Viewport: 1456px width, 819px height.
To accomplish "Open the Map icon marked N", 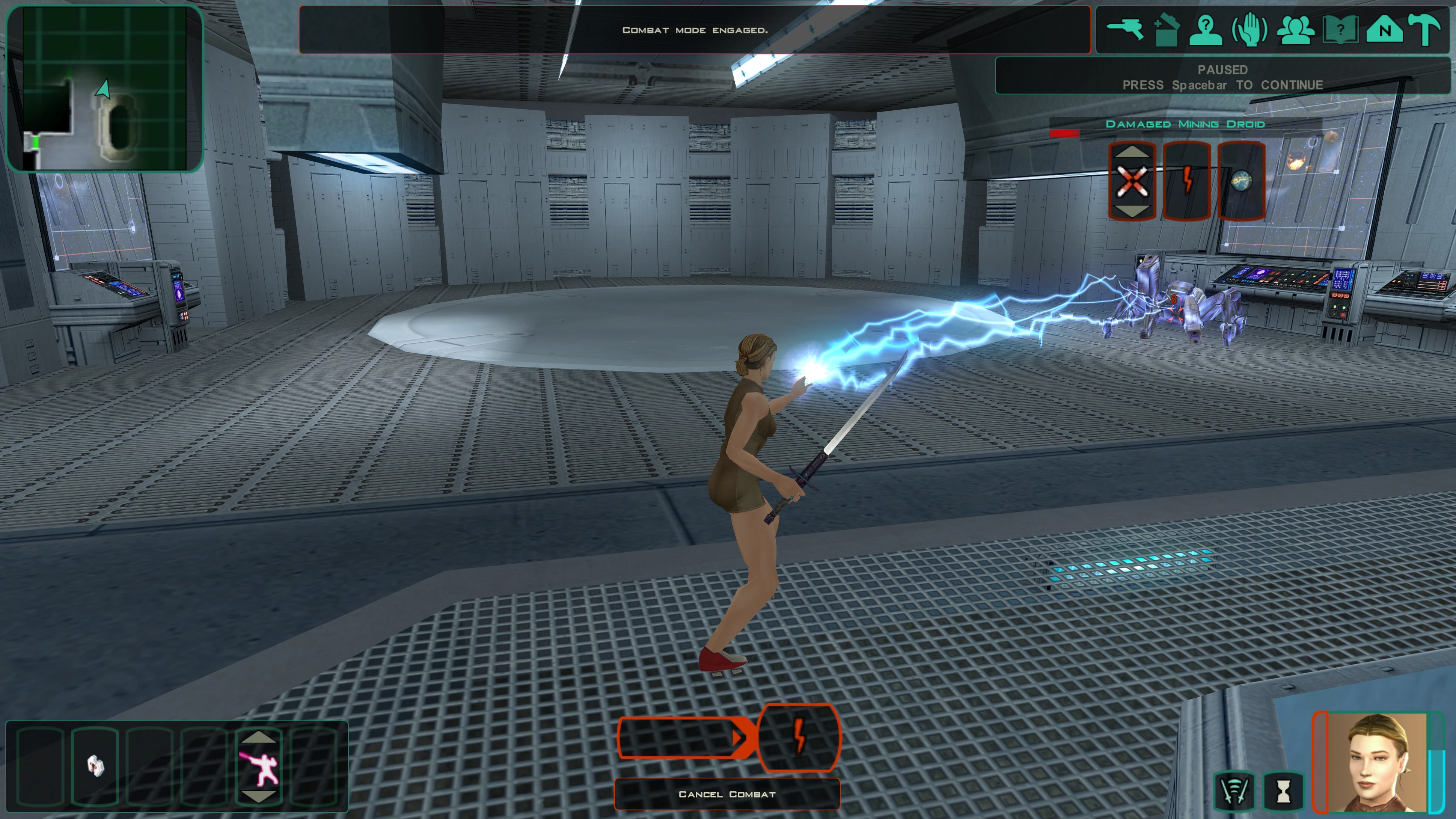I will pyautogui.click(x=1384, y=29).
